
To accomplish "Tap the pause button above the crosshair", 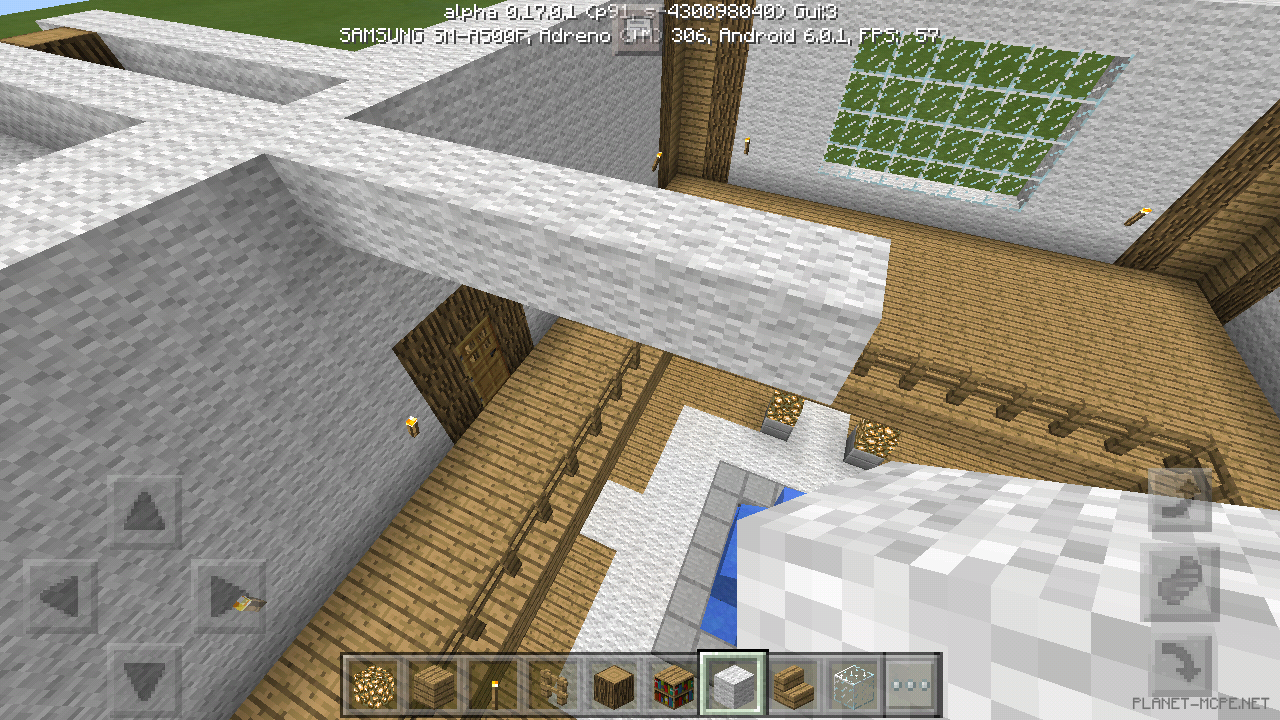I will click(637, 32).
